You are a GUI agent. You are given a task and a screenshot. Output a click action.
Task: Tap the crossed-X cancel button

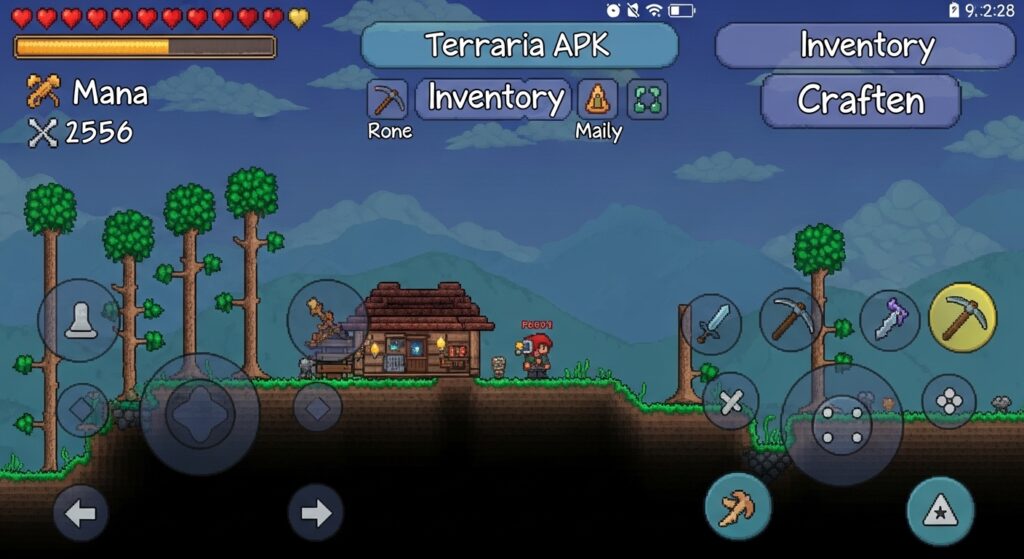[x=731, y=402]
